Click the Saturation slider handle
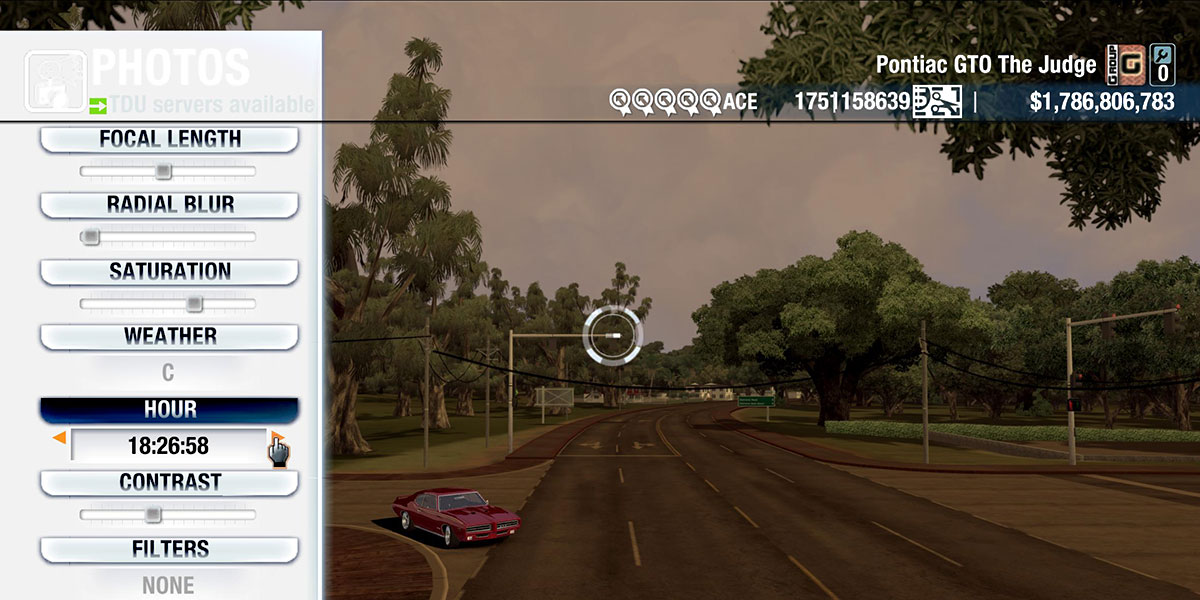 click(x=195, y=303)
